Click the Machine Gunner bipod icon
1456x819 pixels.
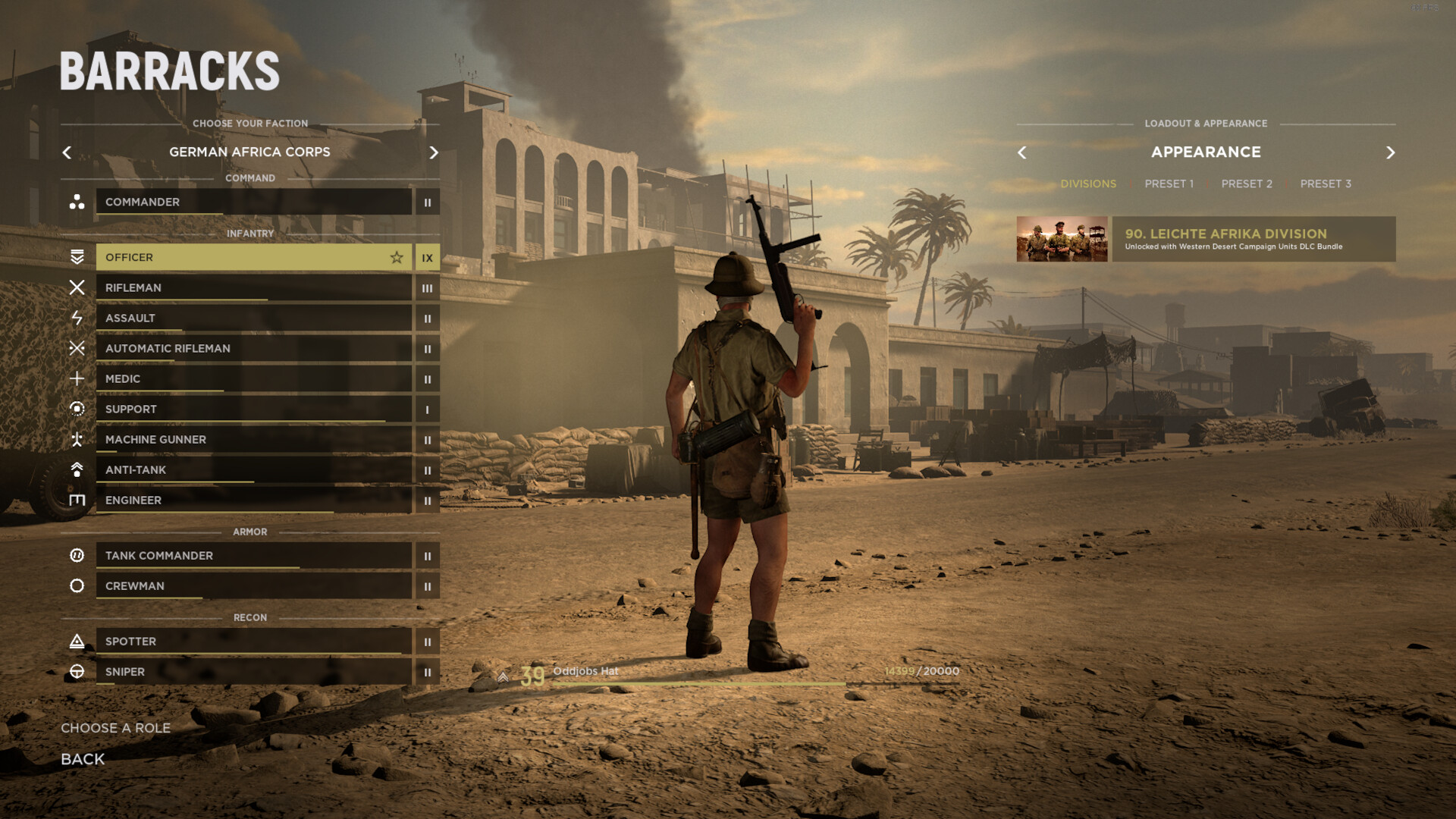click(x=77, y=440)
